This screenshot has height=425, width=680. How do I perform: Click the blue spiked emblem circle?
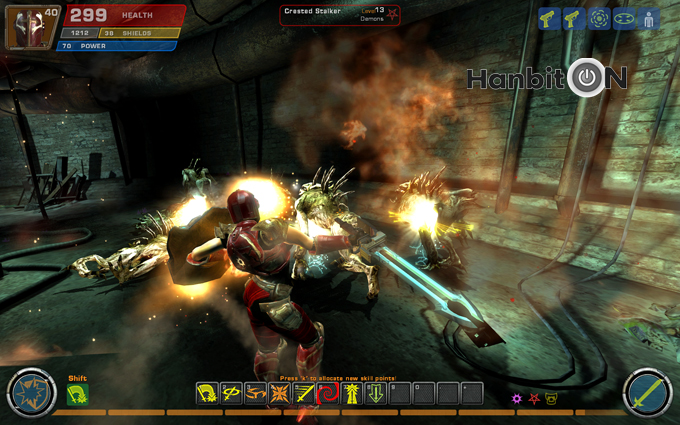tap(31, 393)
